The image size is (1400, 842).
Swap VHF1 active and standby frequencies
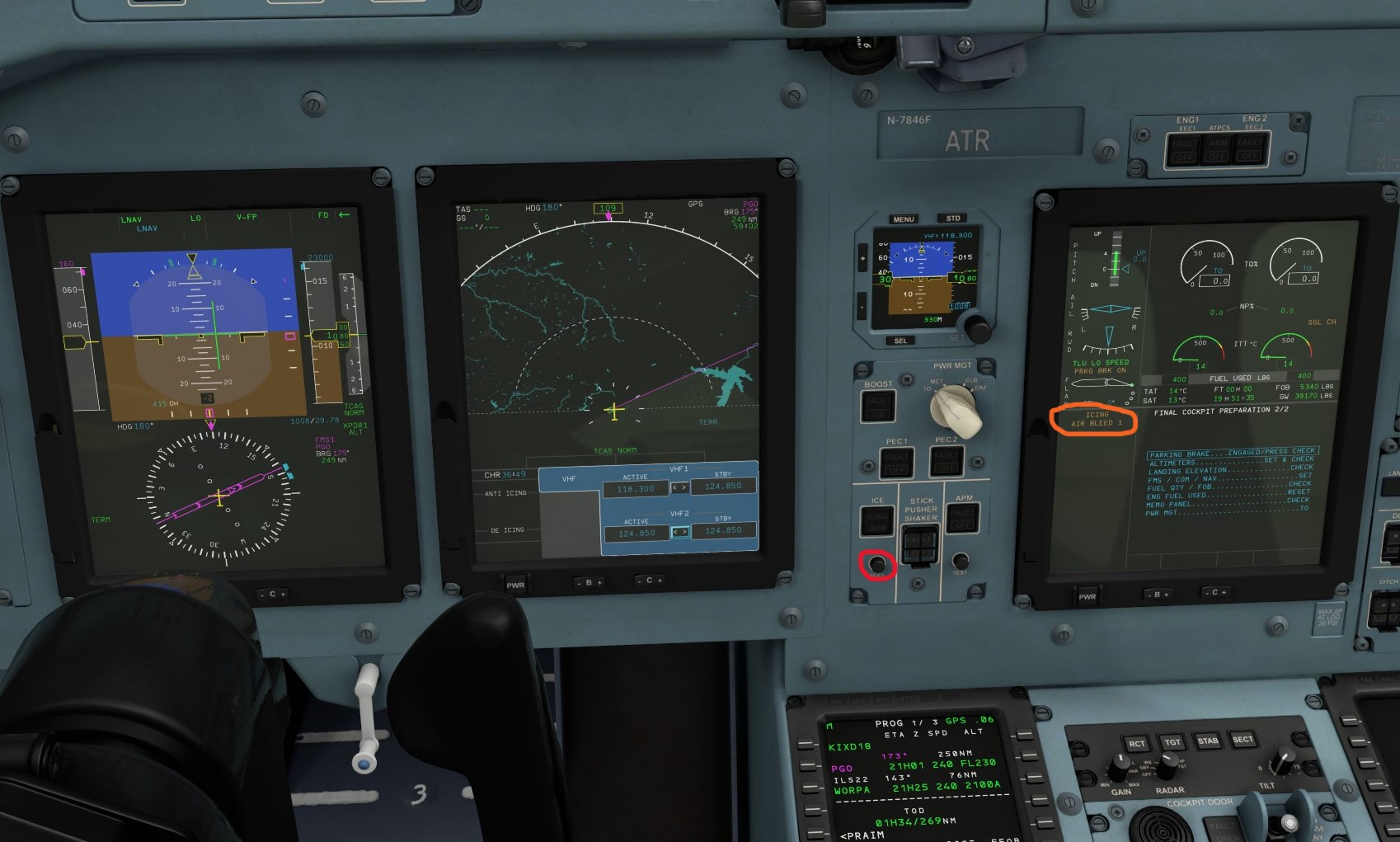(x=681, y=488)
